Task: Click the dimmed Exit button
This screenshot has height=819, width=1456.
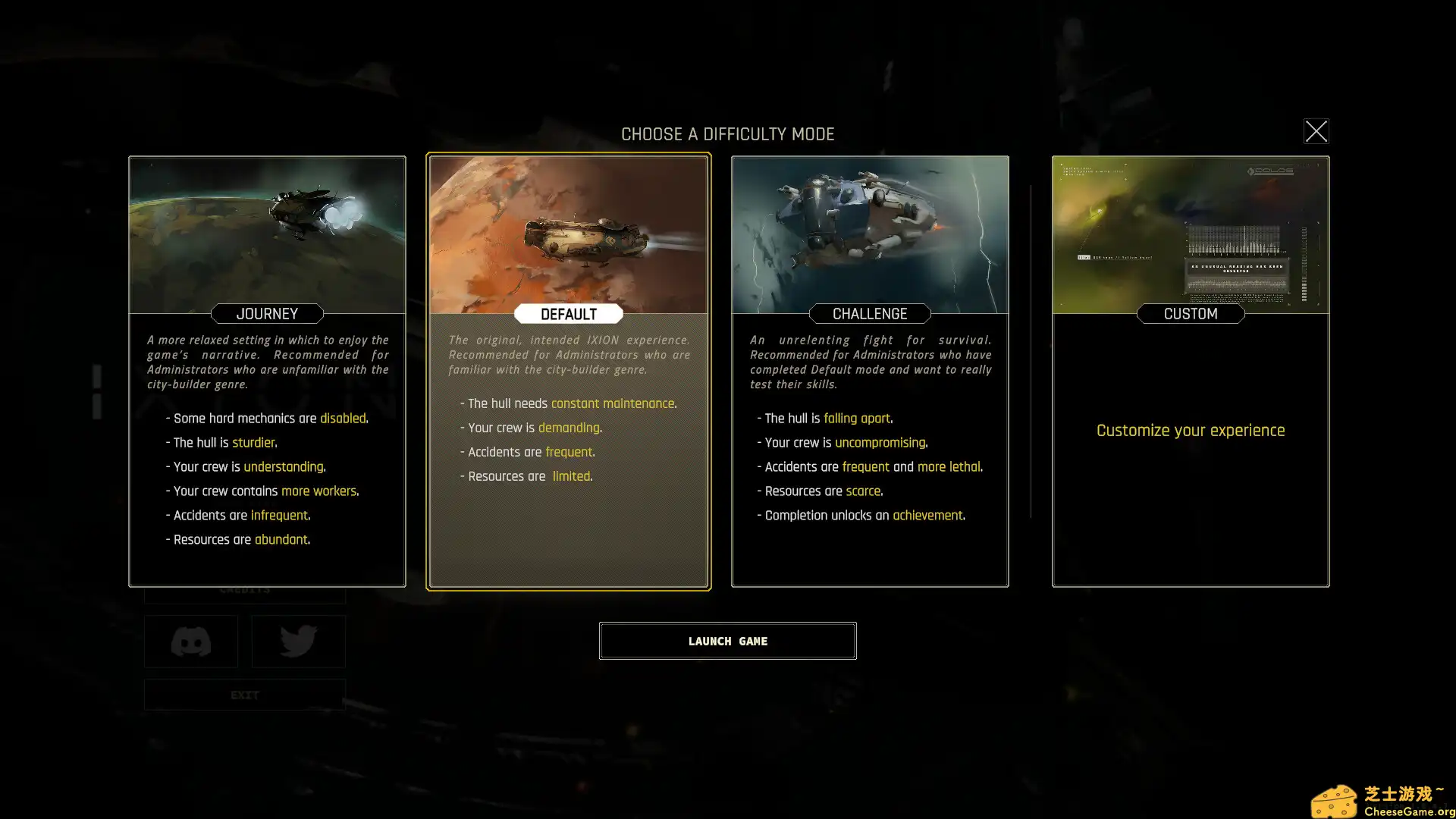Action: pos(244,695)
